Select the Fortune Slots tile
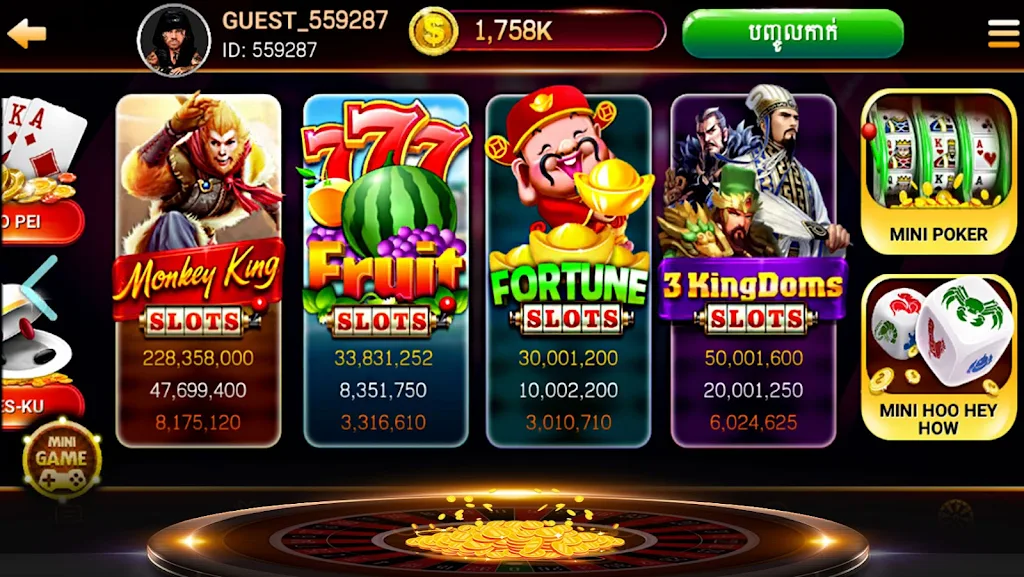Viewport: 1024px width, 577px height. tap(568, 270)
